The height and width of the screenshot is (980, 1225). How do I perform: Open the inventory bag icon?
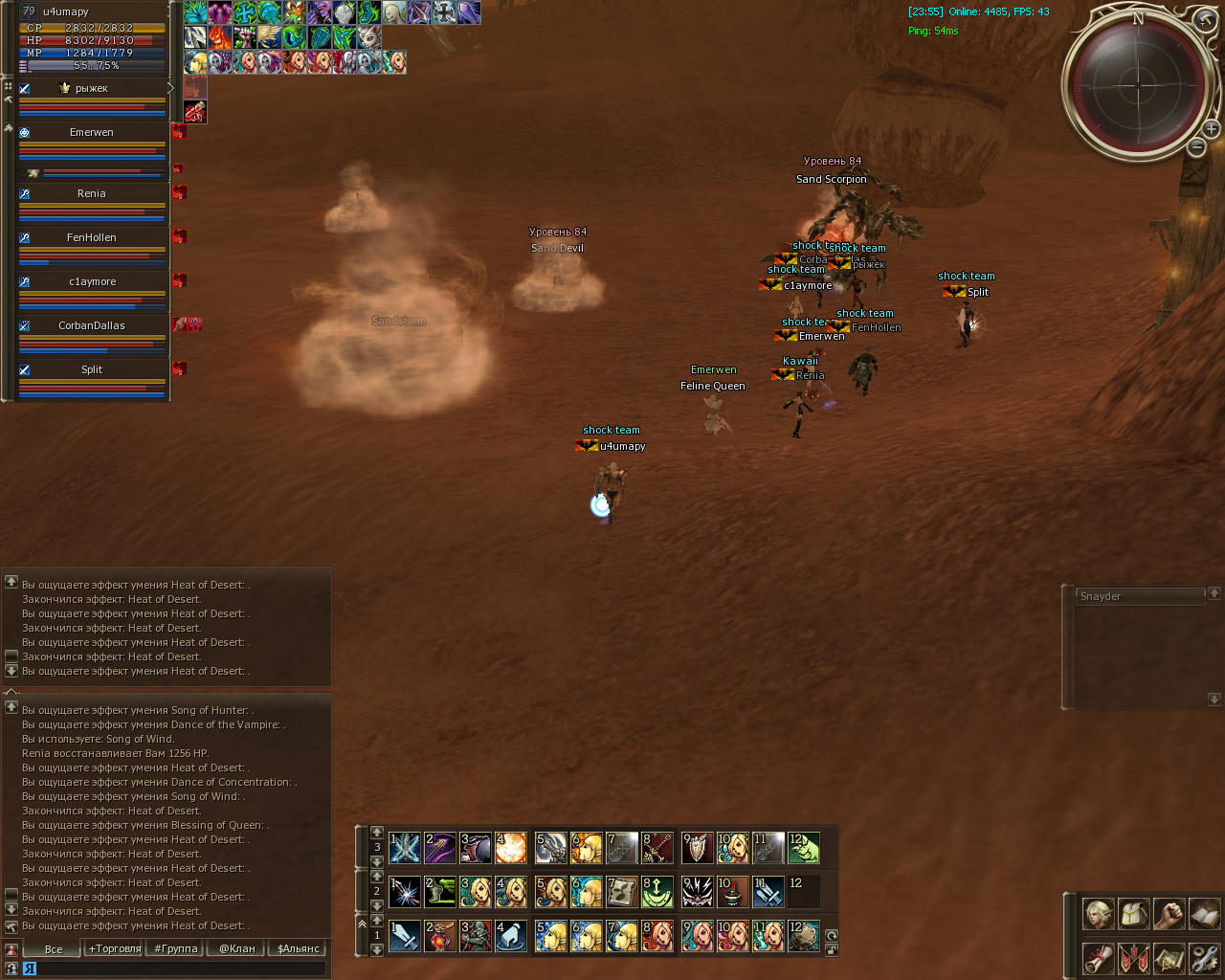coord(1133,914)
